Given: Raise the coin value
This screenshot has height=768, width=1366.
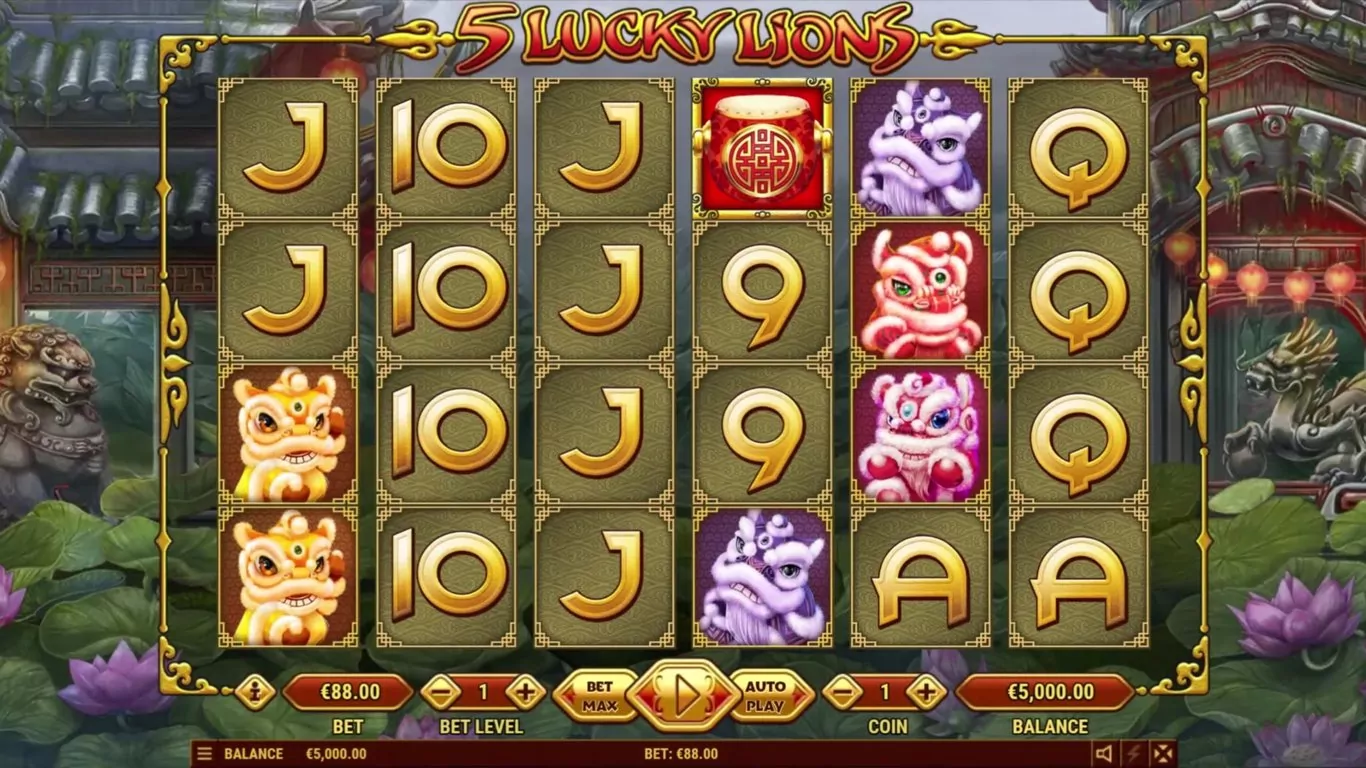Looking at the screenshot, I should 927,692.
